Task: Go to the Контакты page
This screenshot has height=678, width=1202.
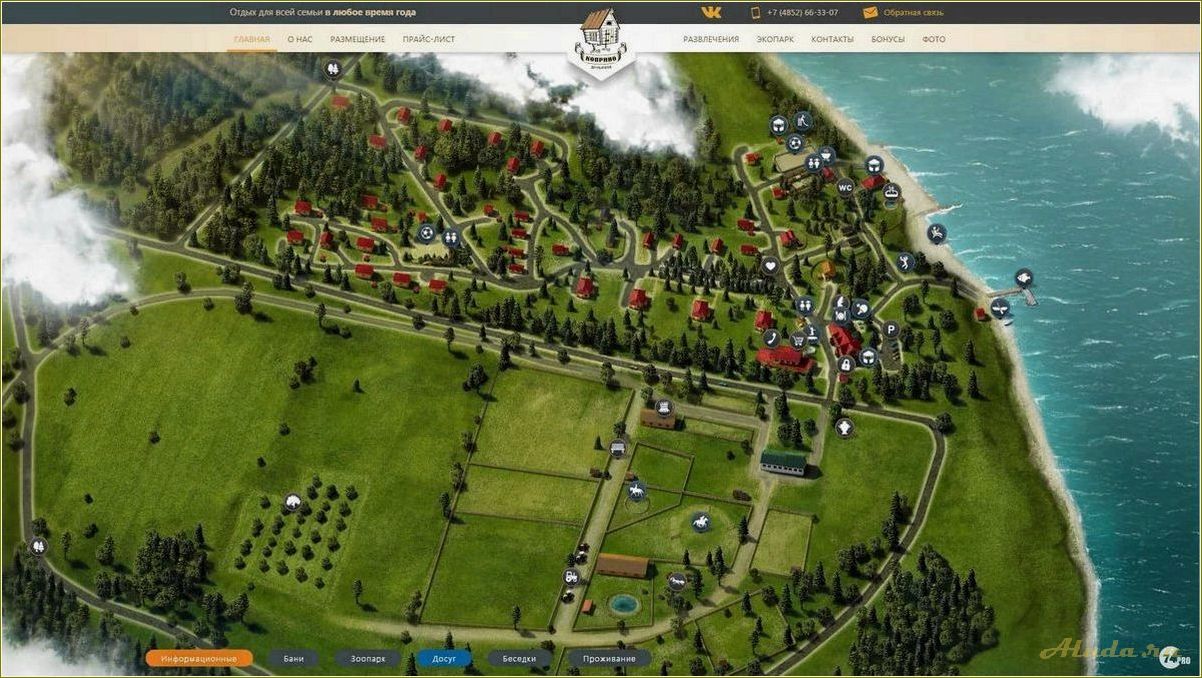Action: [832, 39]
